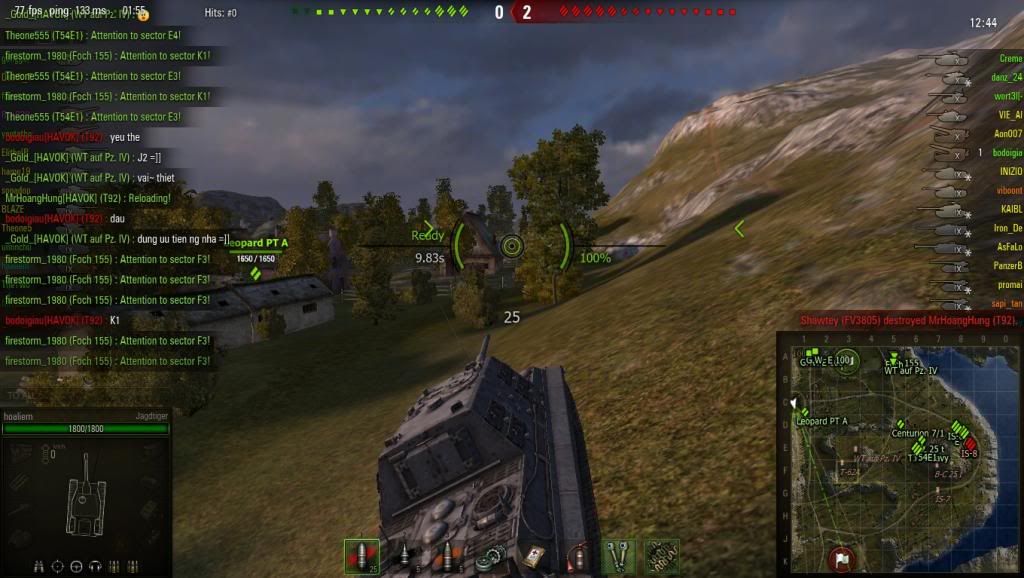This screenshot has height=578, width=1024.
Task: Select the loaded shell slot with 25 rounds
Action: click(361, 556)
